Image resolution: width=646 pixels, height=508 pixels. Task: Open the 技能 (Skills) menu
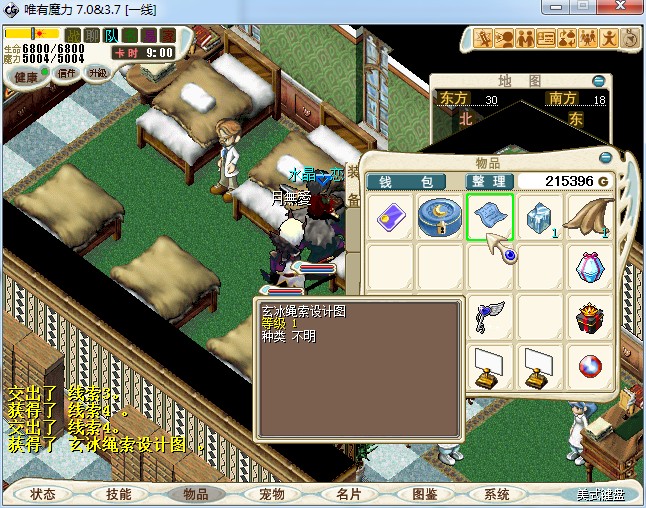(x=118, y=494)
